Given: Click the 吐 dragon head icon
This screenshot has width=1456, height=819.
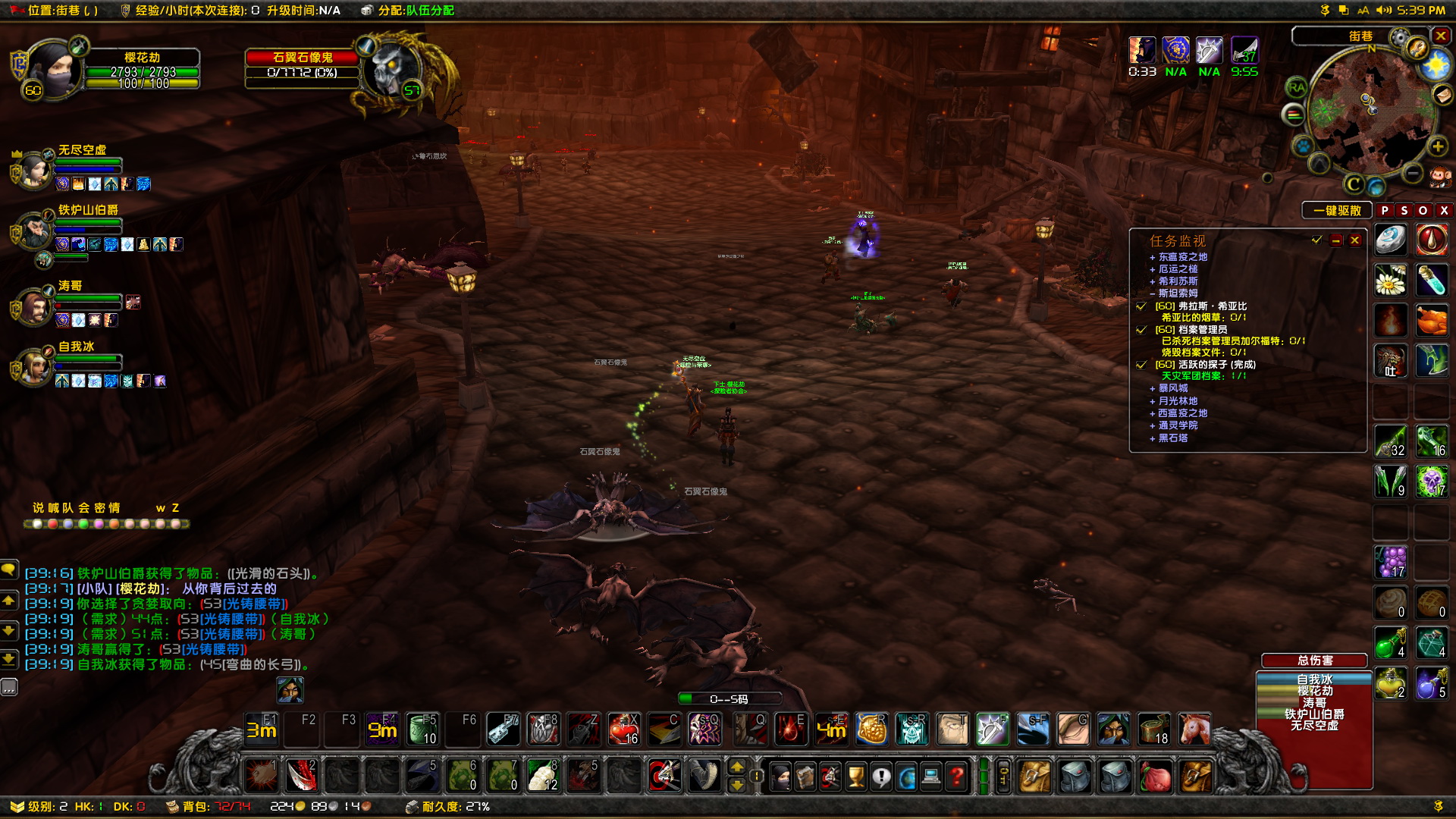Looking at the screenshot, I should click(1392, 360).
